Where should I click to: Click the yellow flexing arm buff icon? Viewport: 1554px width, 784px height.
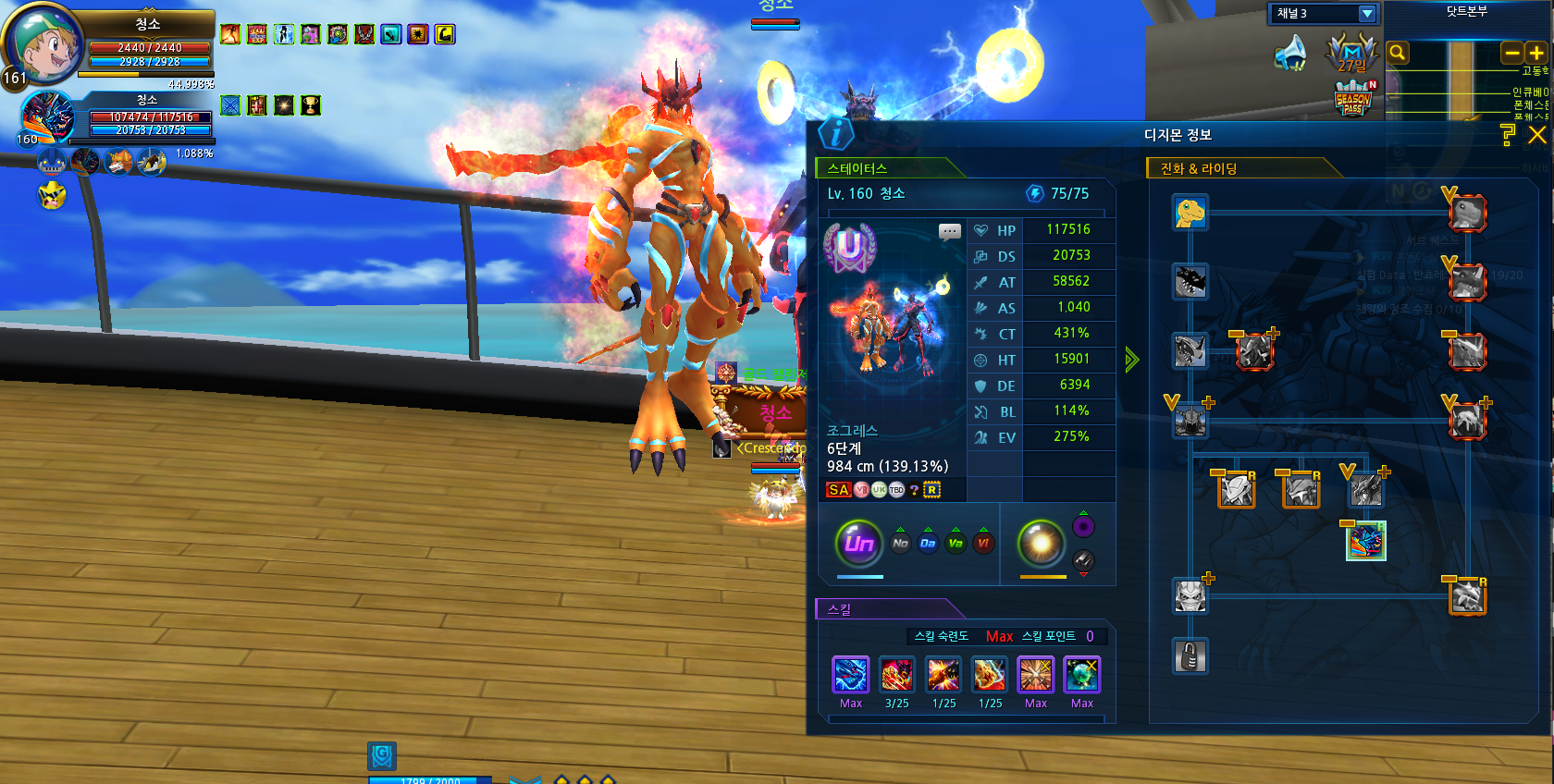click(x=445, y=35)
